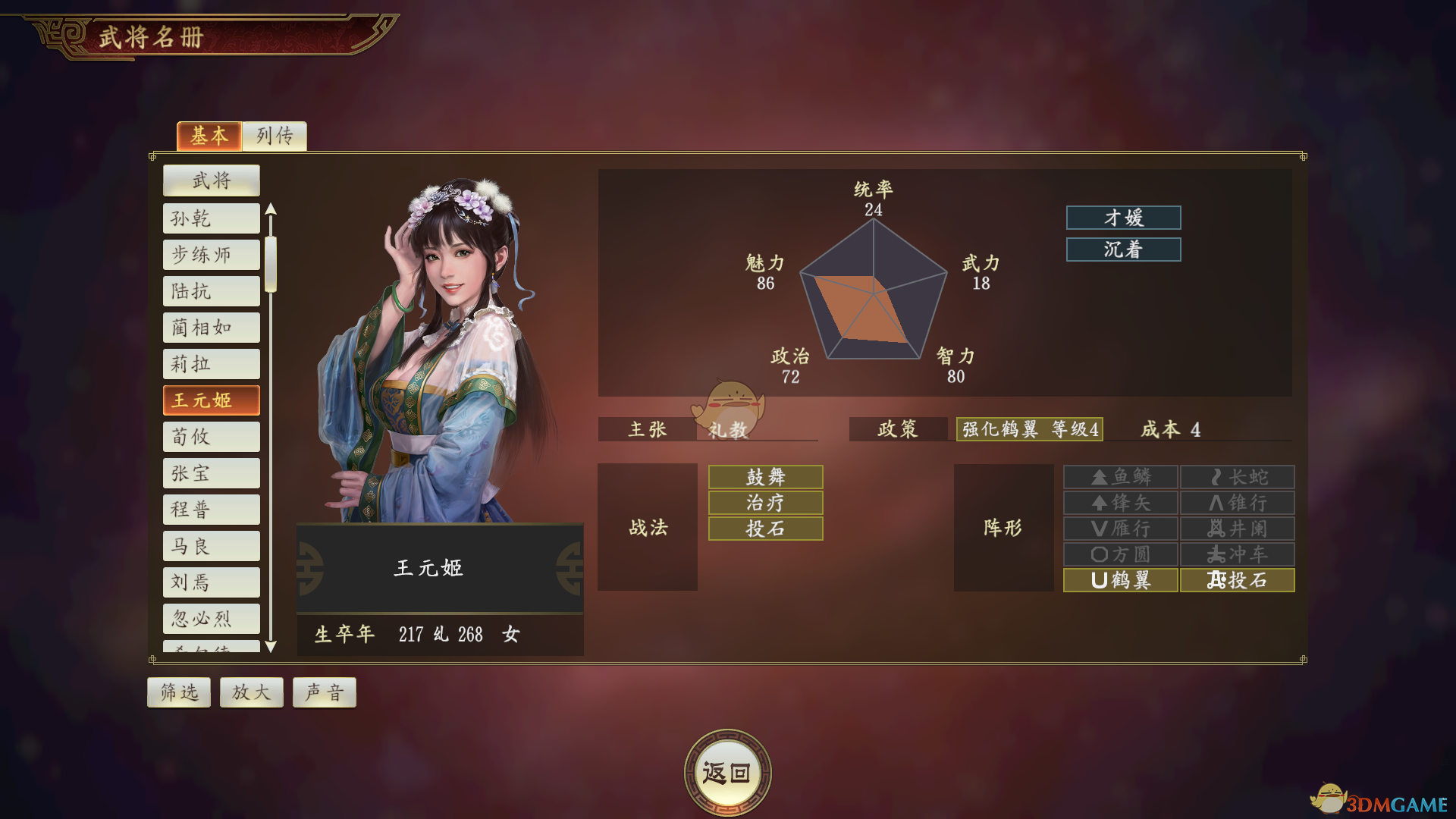This screenshot has height=819, width=1456.
Task: Open the 武将 category selector
Action: point(211,180)
